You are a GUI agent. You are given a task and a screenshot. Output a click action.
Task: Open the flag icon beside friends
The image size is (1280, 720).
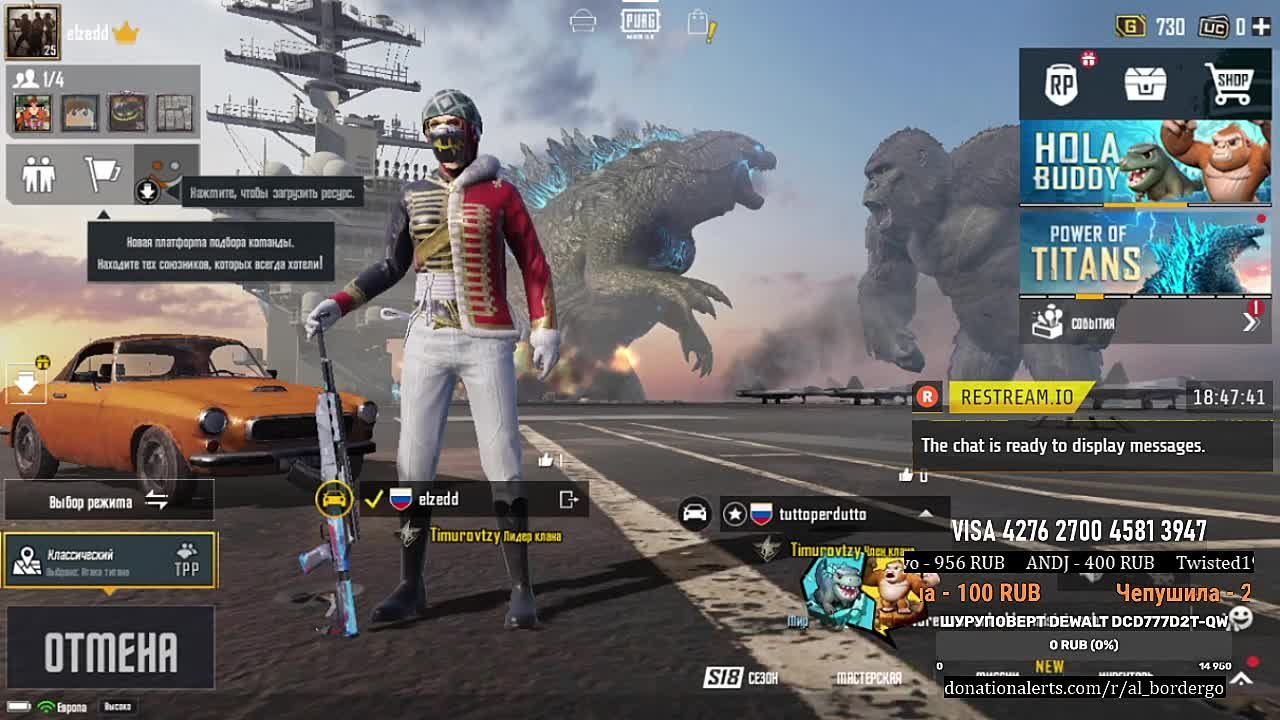pyautogui.click(x=102, y=174)
